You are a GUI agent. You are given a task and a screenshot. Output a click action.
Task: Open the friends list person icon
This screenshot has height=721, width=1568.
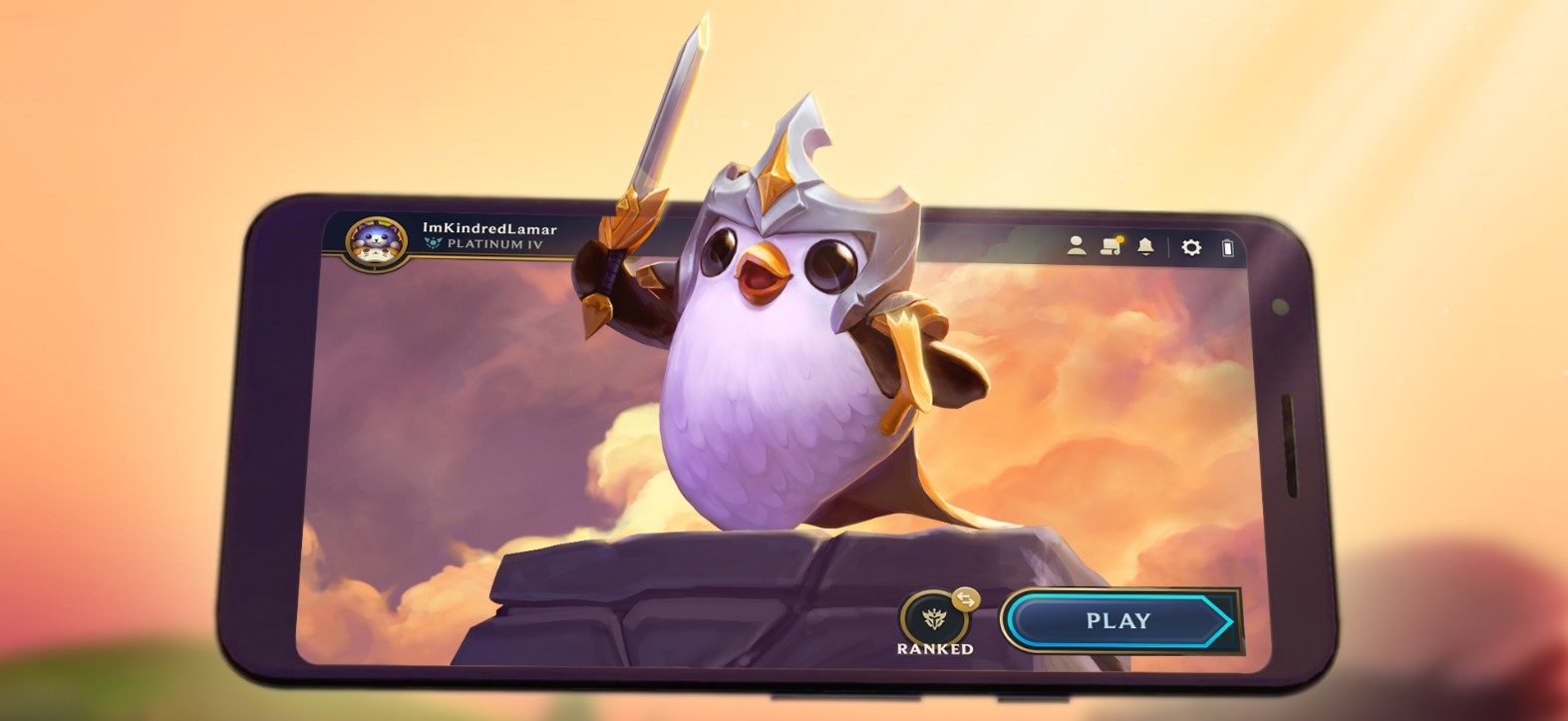[1076, 245]
